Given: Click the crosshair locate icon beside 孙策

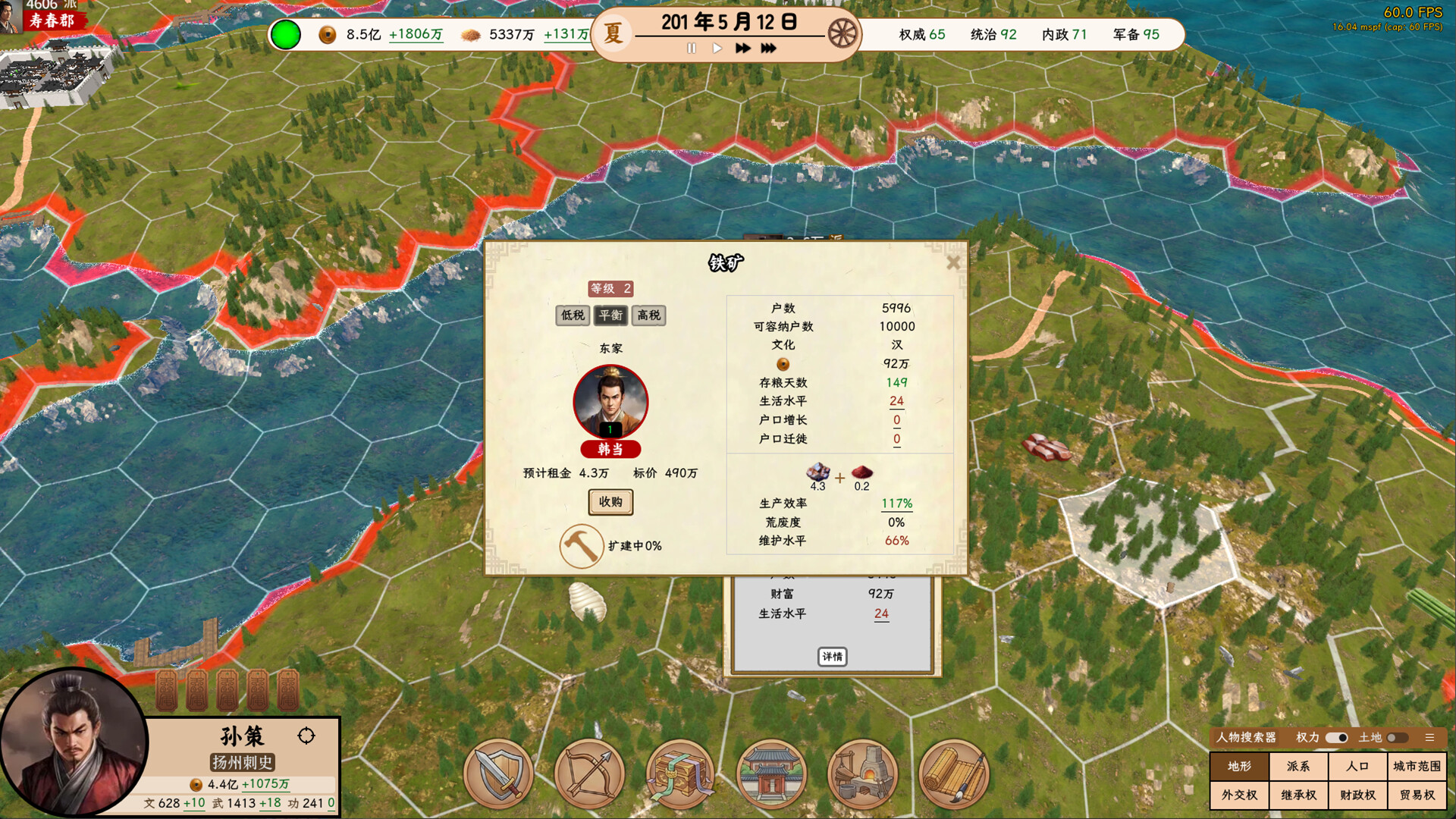Looking at the screenshot, I should pyautogui.click(x=307, y=737).
